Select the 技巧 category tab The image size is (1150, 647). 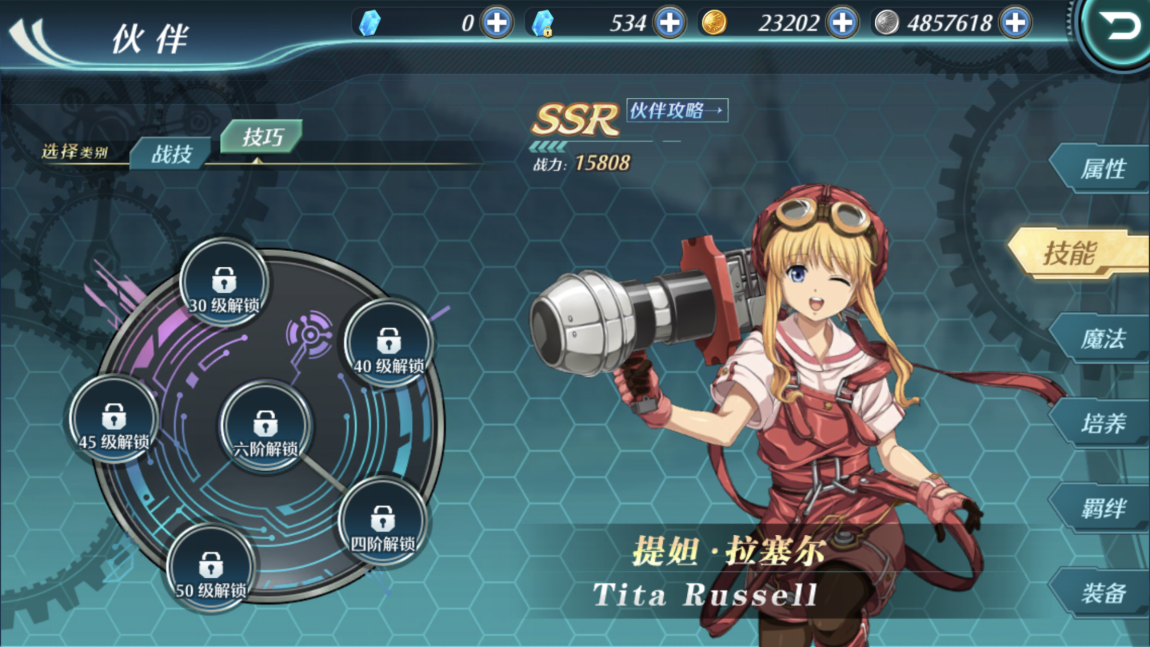click(x=261, y=138)
